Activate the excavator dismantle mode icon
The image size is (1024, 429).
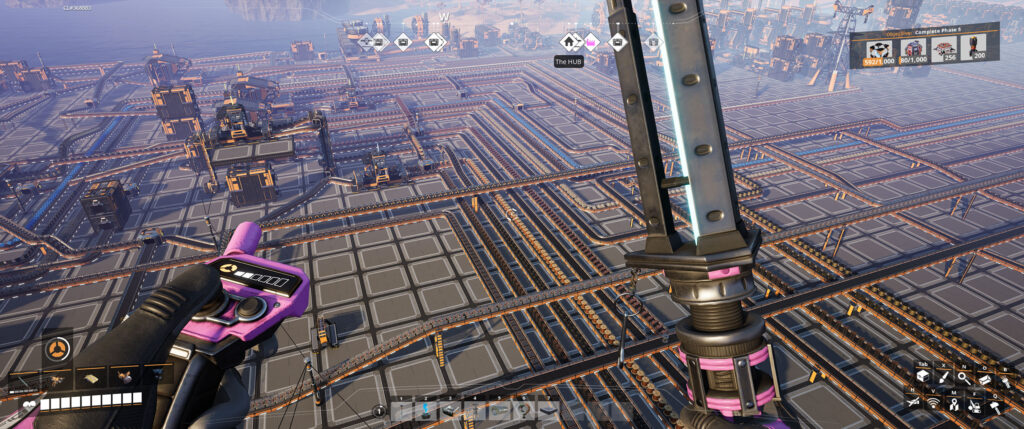[974, 407]
